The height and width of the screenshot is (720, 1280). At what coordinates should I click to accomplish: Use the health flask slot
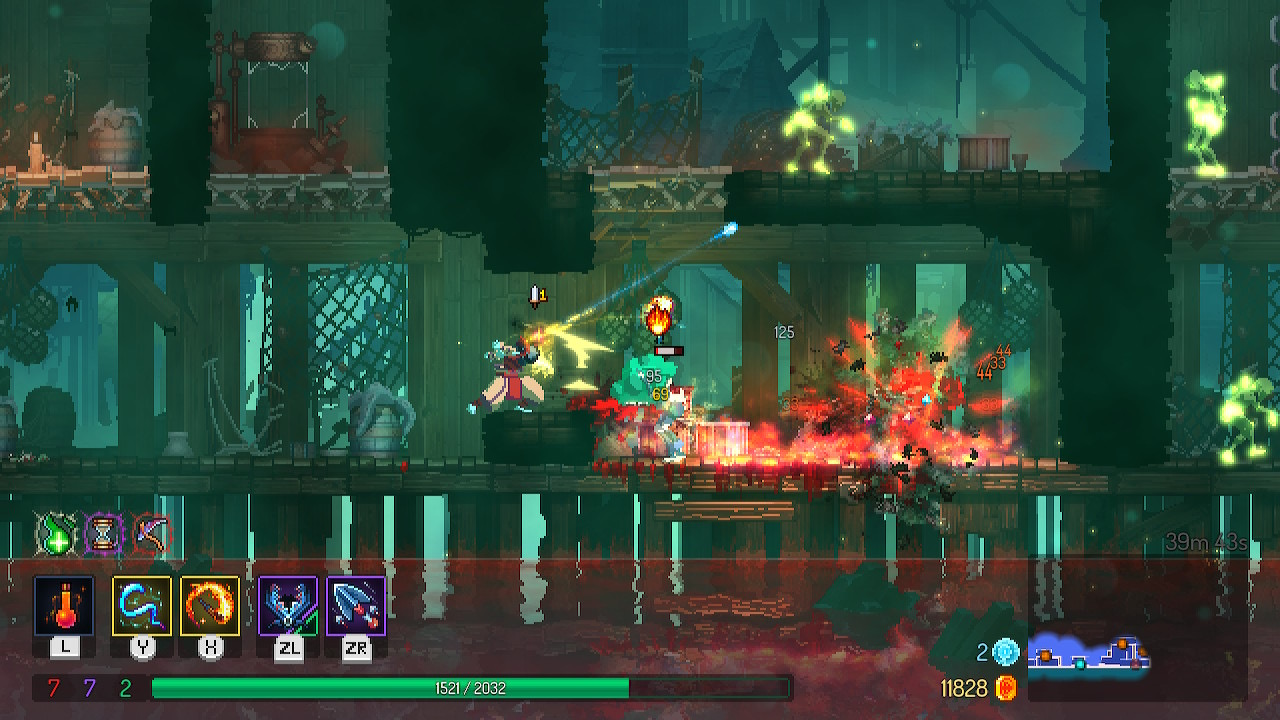pyautogui.click(x=64, y=606)
